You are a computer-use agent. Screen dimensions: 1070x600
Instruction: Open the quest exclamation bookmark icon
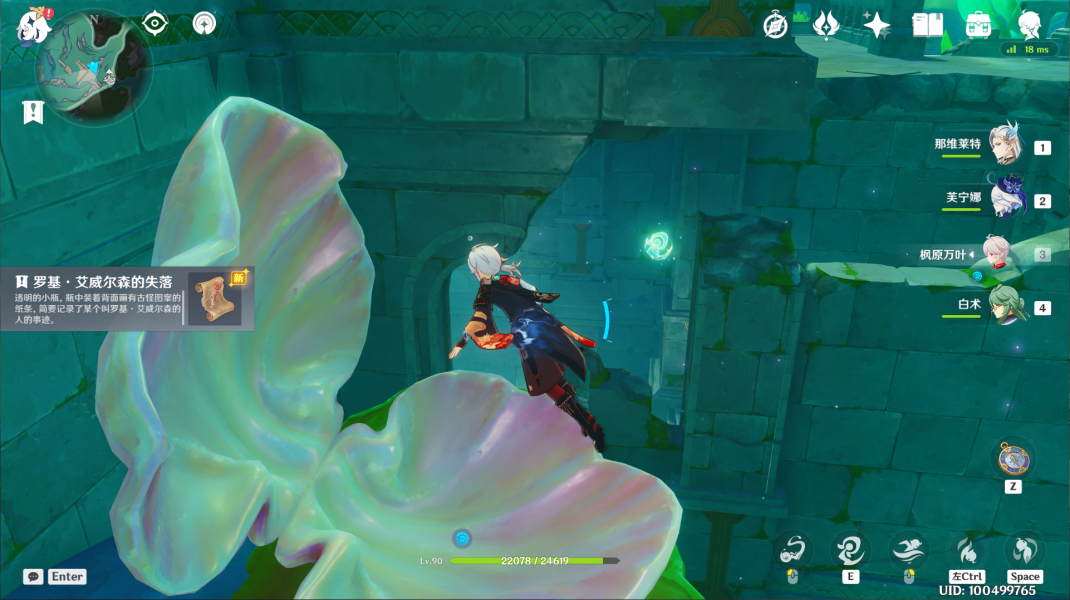pos(33,112)
